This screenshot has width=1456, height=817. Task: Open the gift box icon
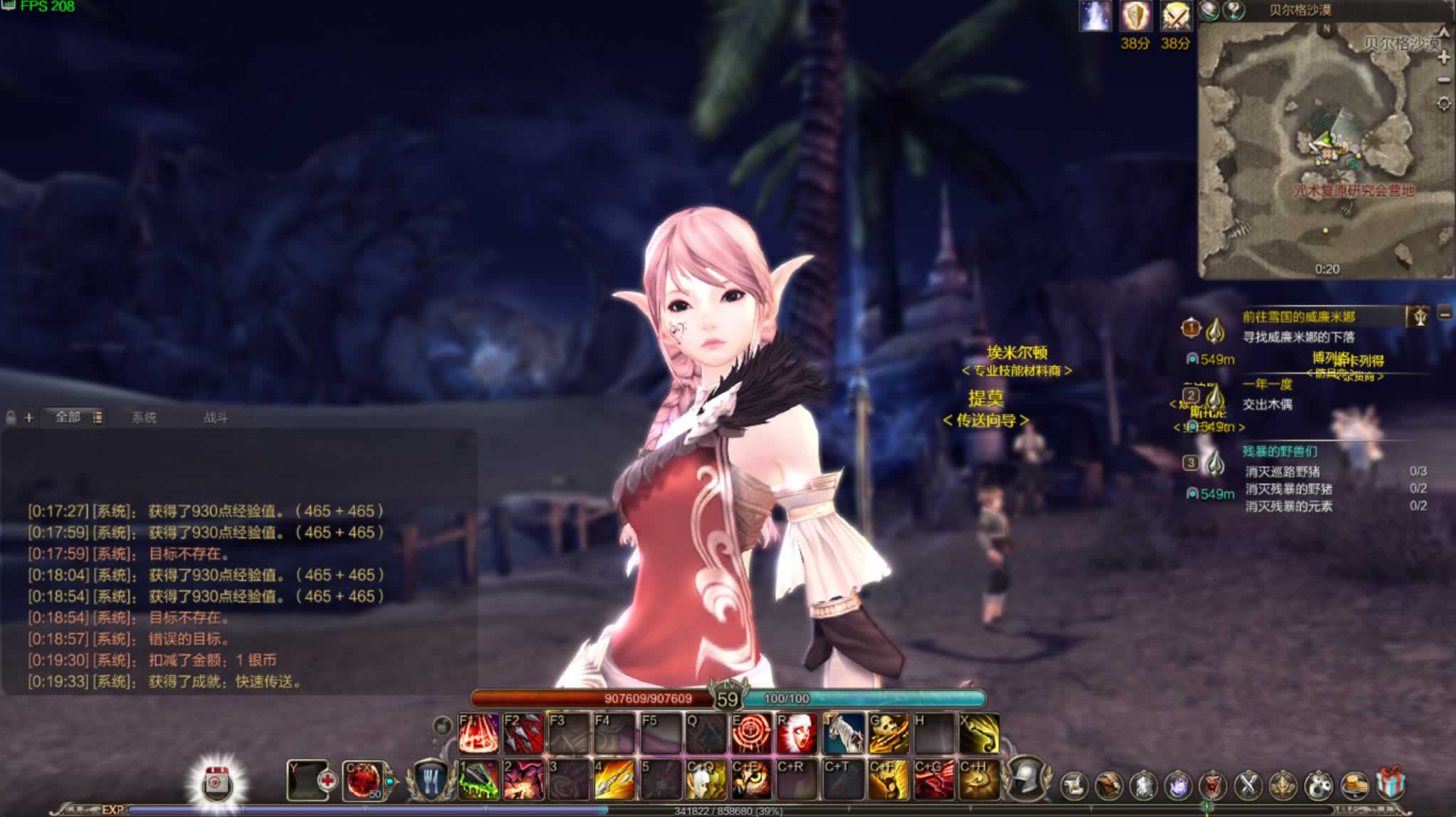pyautogui.click(x=1390, y=784)
